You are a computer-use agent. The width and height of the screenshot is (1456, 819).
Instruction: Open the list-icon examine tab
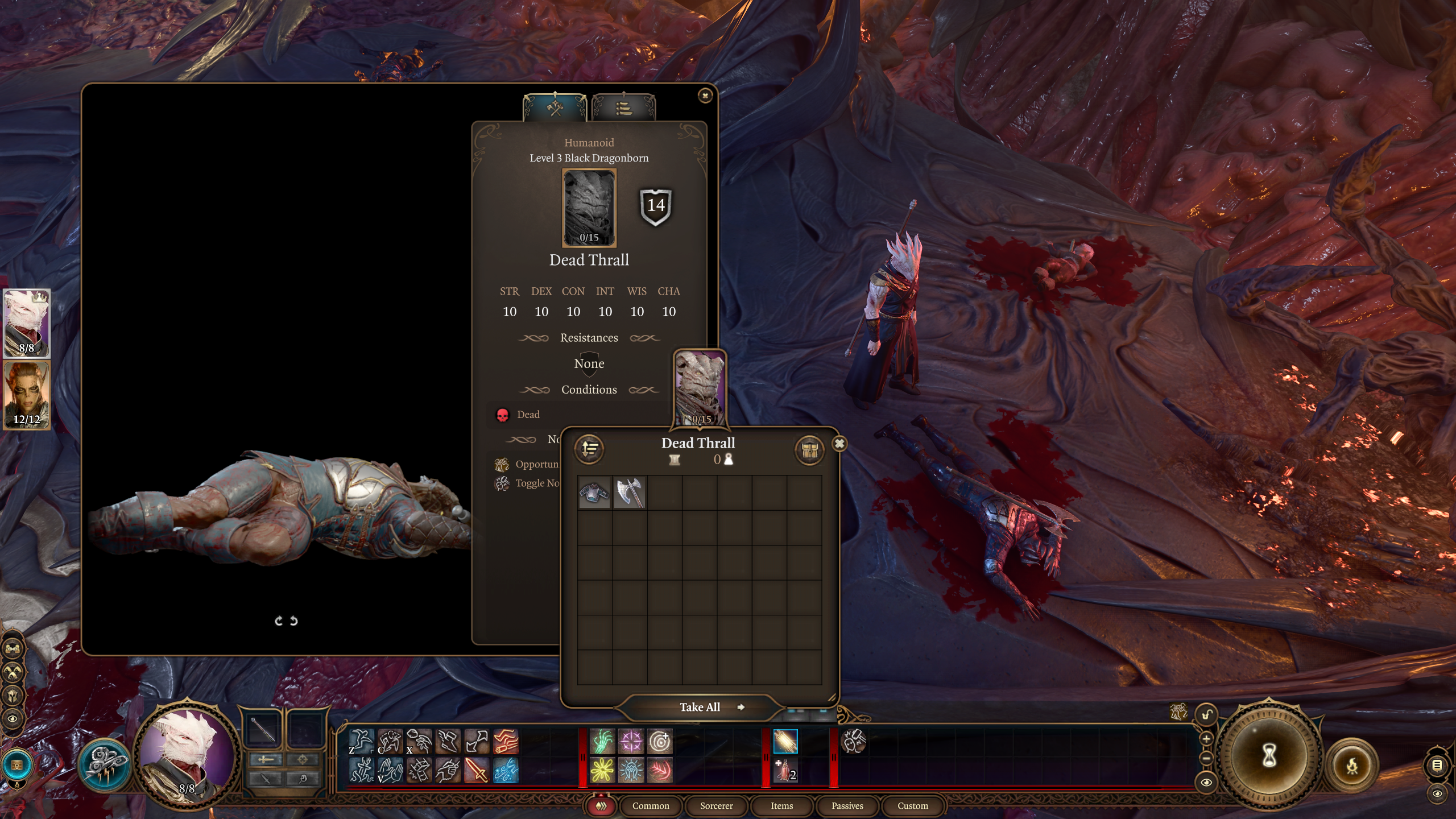[623, 107]
